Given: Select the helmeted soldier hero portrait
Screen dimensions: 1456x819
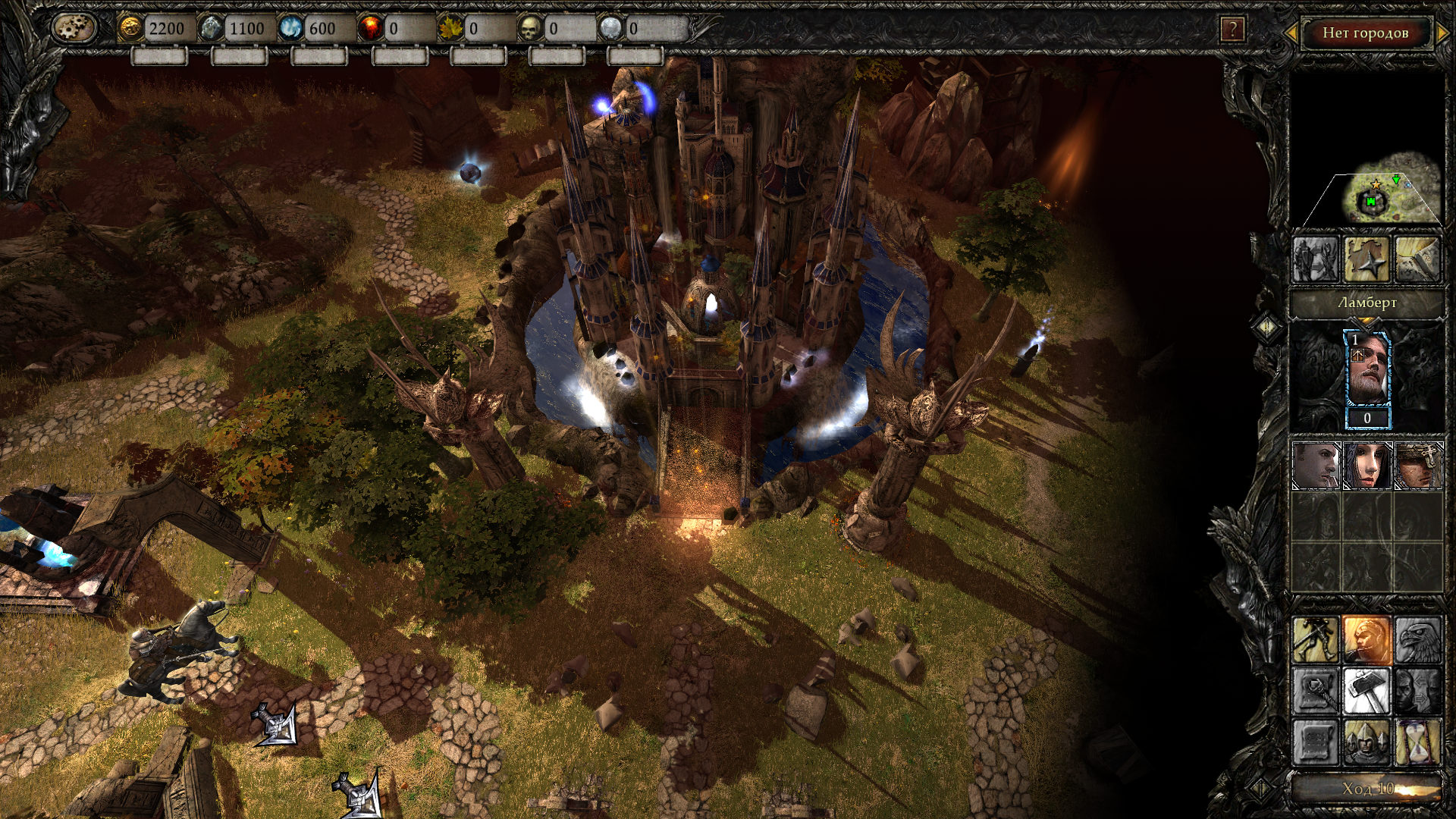Looking at the screenshot, I should click(x=1418, y=466).
